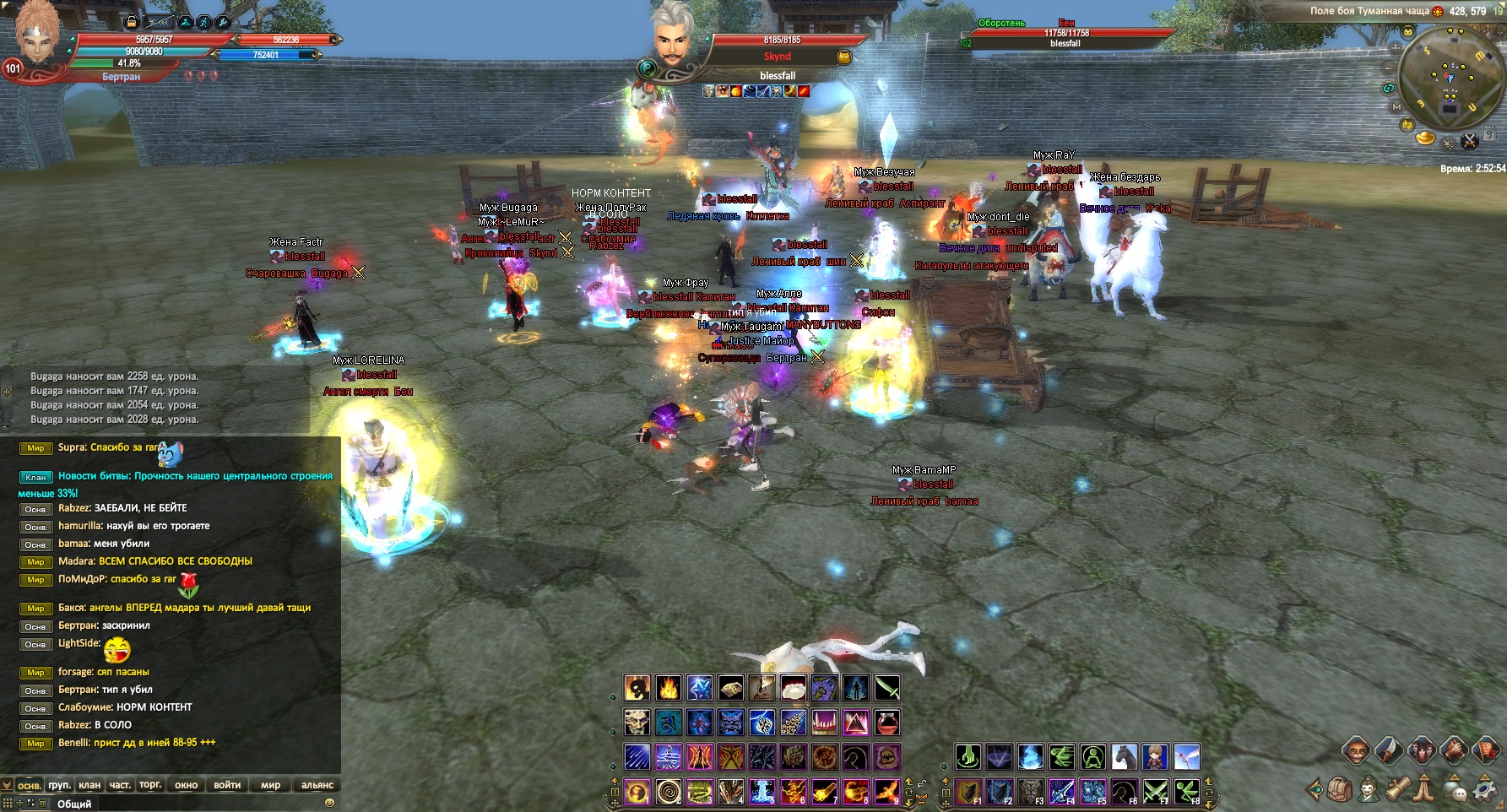Open the rolled scroll quest icon

coord(1397,789)
